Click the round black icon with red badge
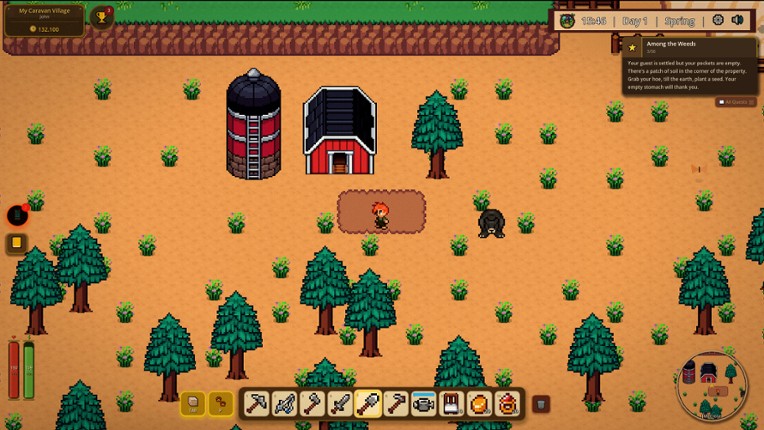The image size is (764, 430). [17, 215]
